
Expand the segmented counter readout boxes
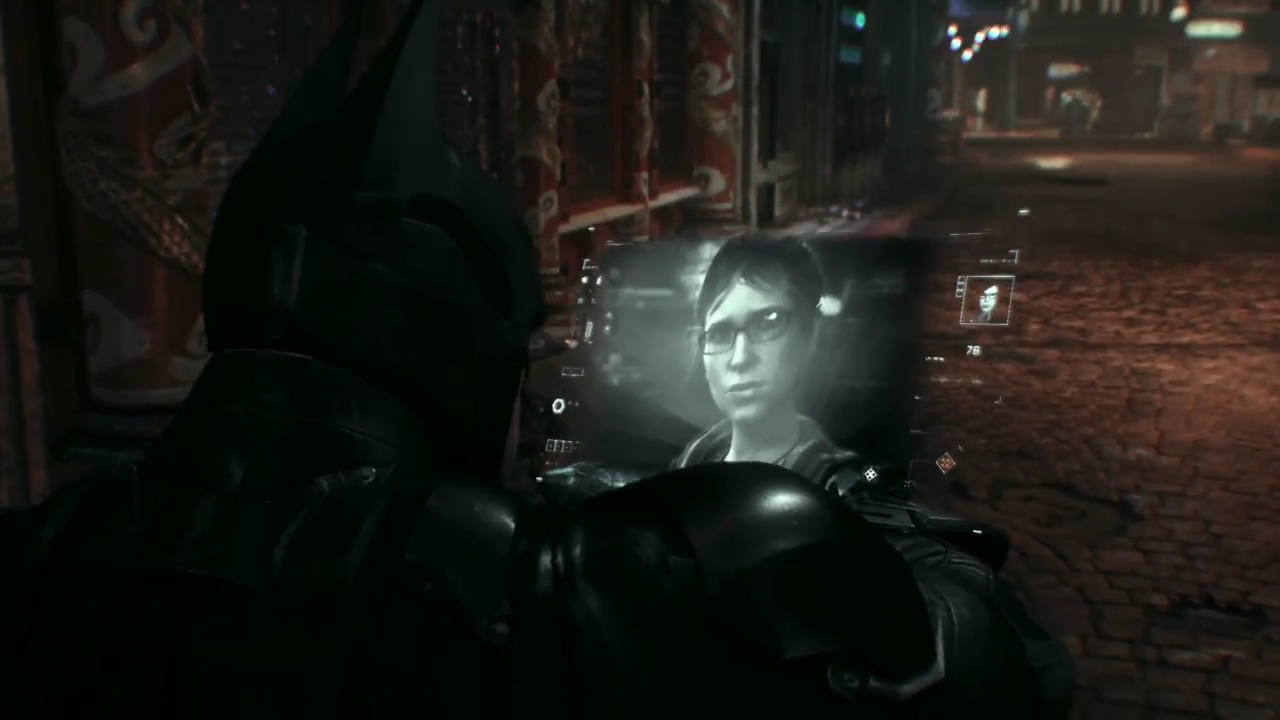point(558,445)
